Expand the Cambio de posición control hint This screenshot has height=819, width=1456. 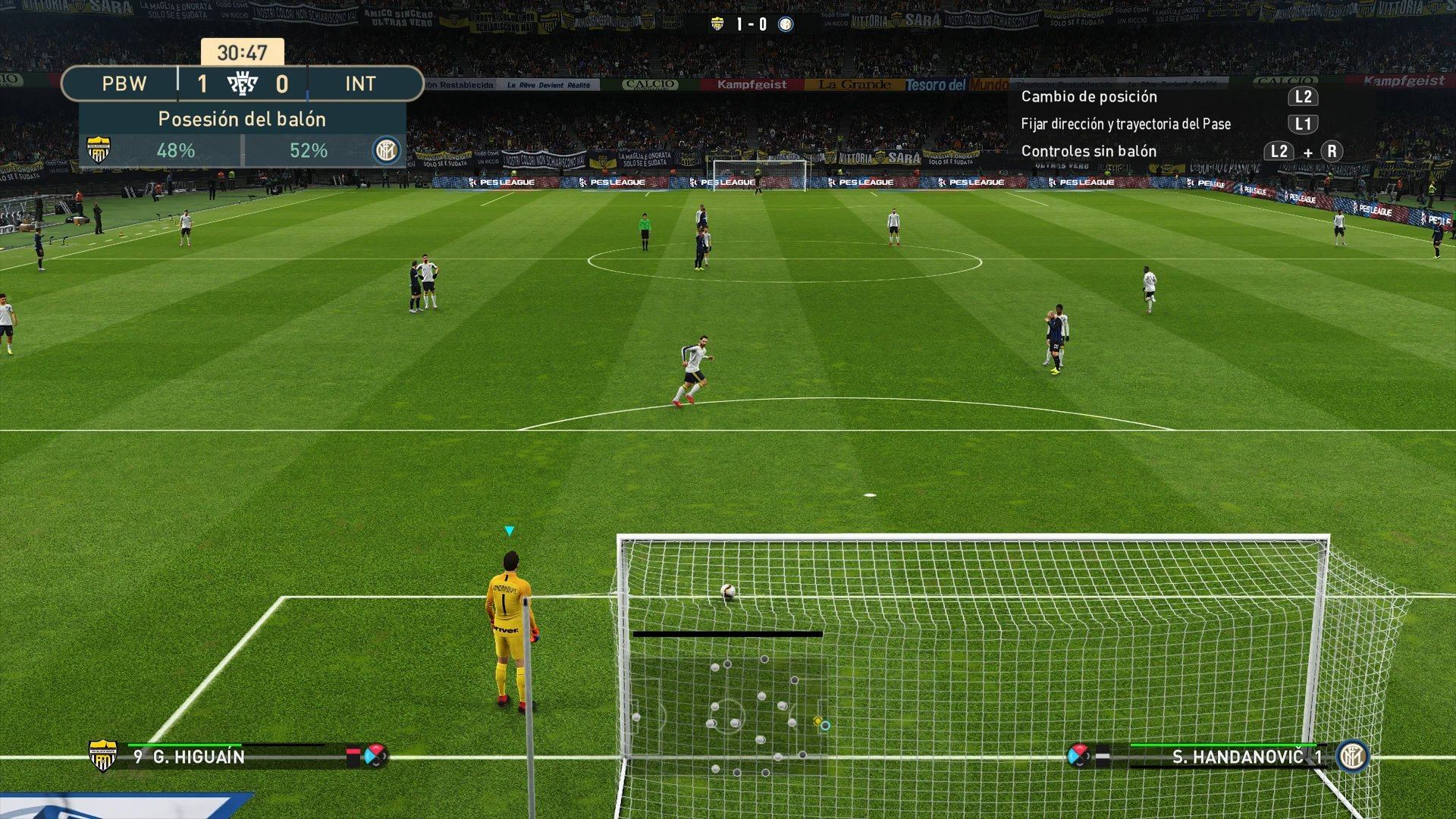[1090, 97]
